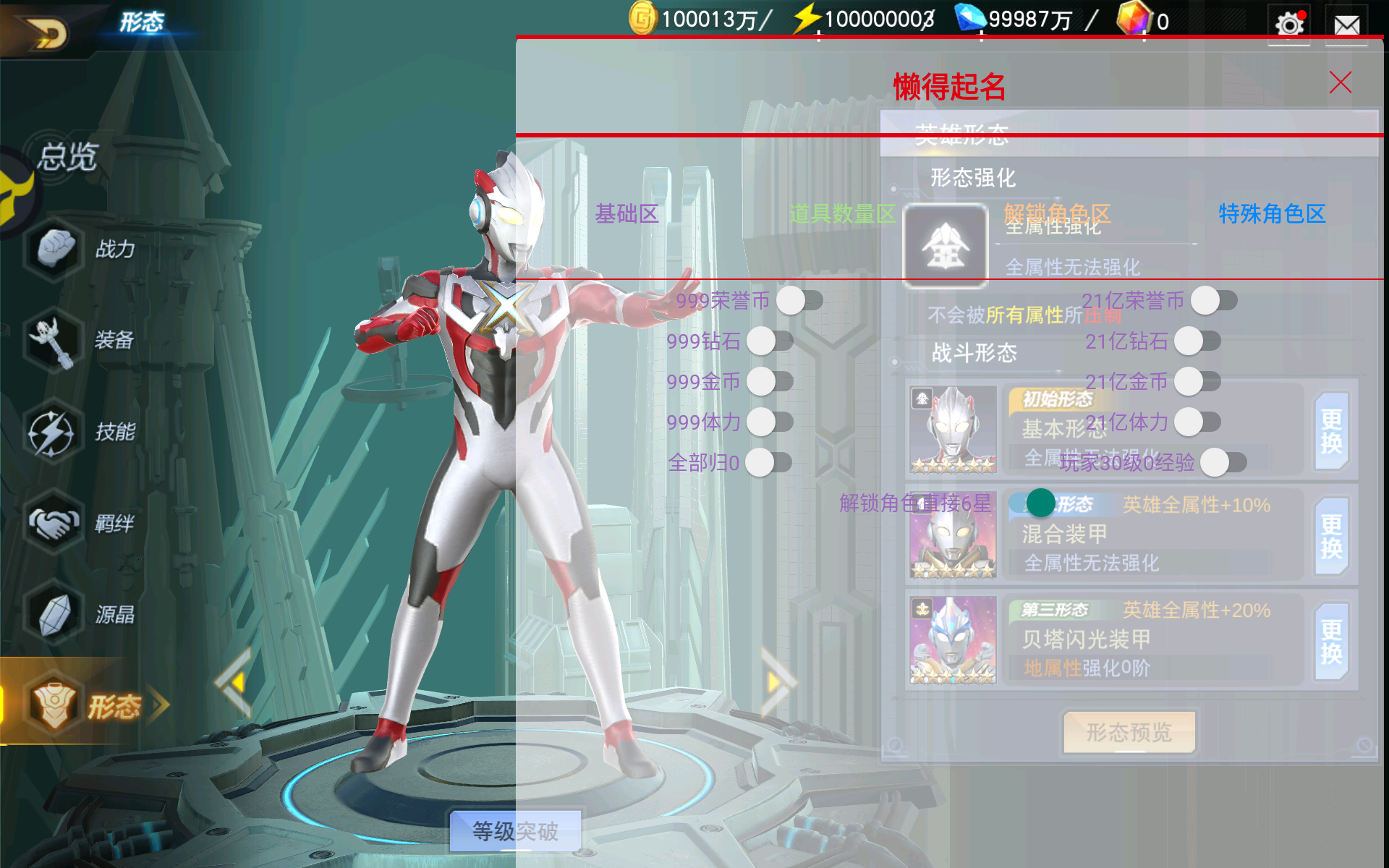Switch to the 英雄形态 section
This screenshot has height=868, width=1389.
(x=962, y=135)
